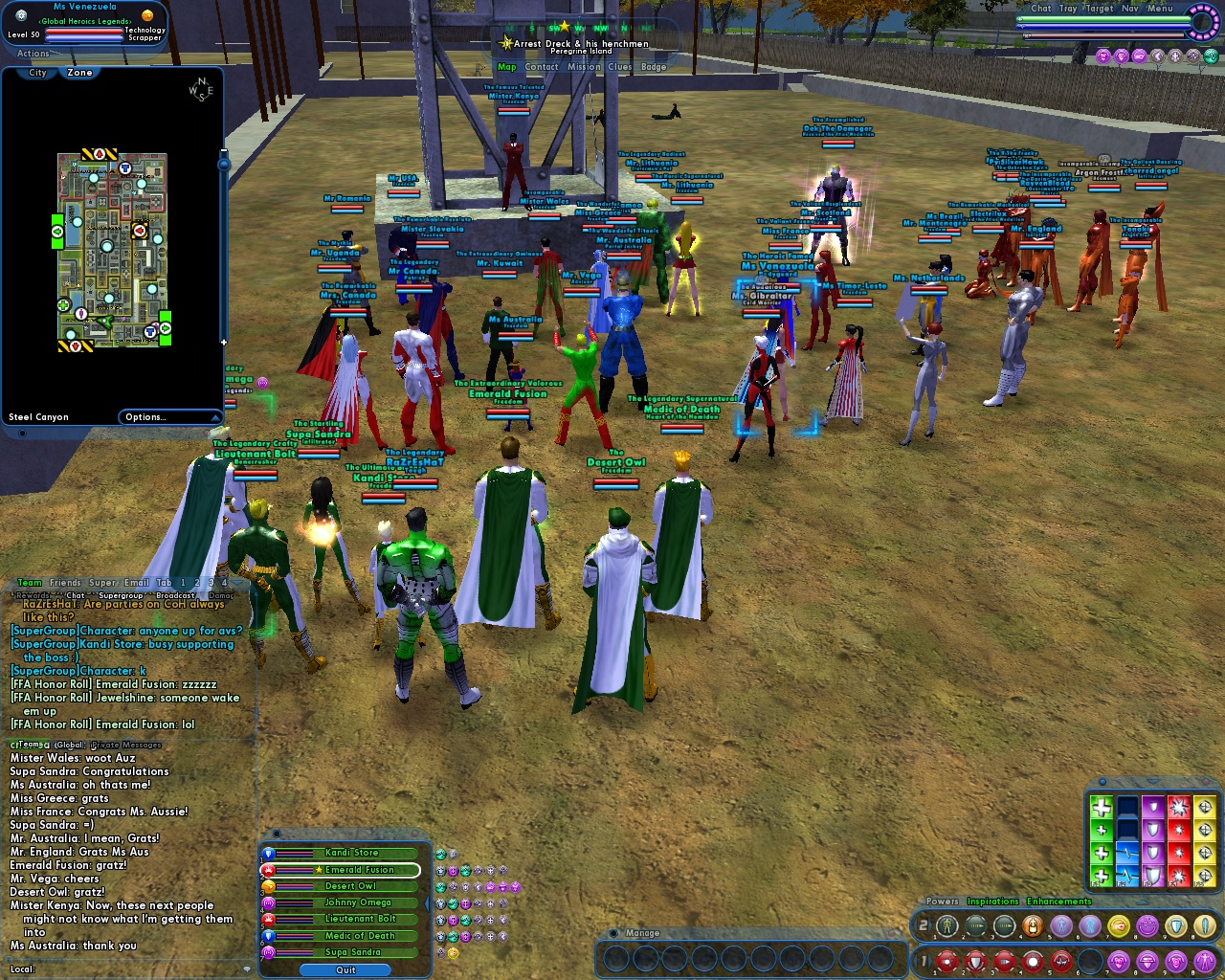Viewport: 1225px width, 980px height.
Task: Toggle the navigation window with the Nav button
Action: pos(1131,8)
